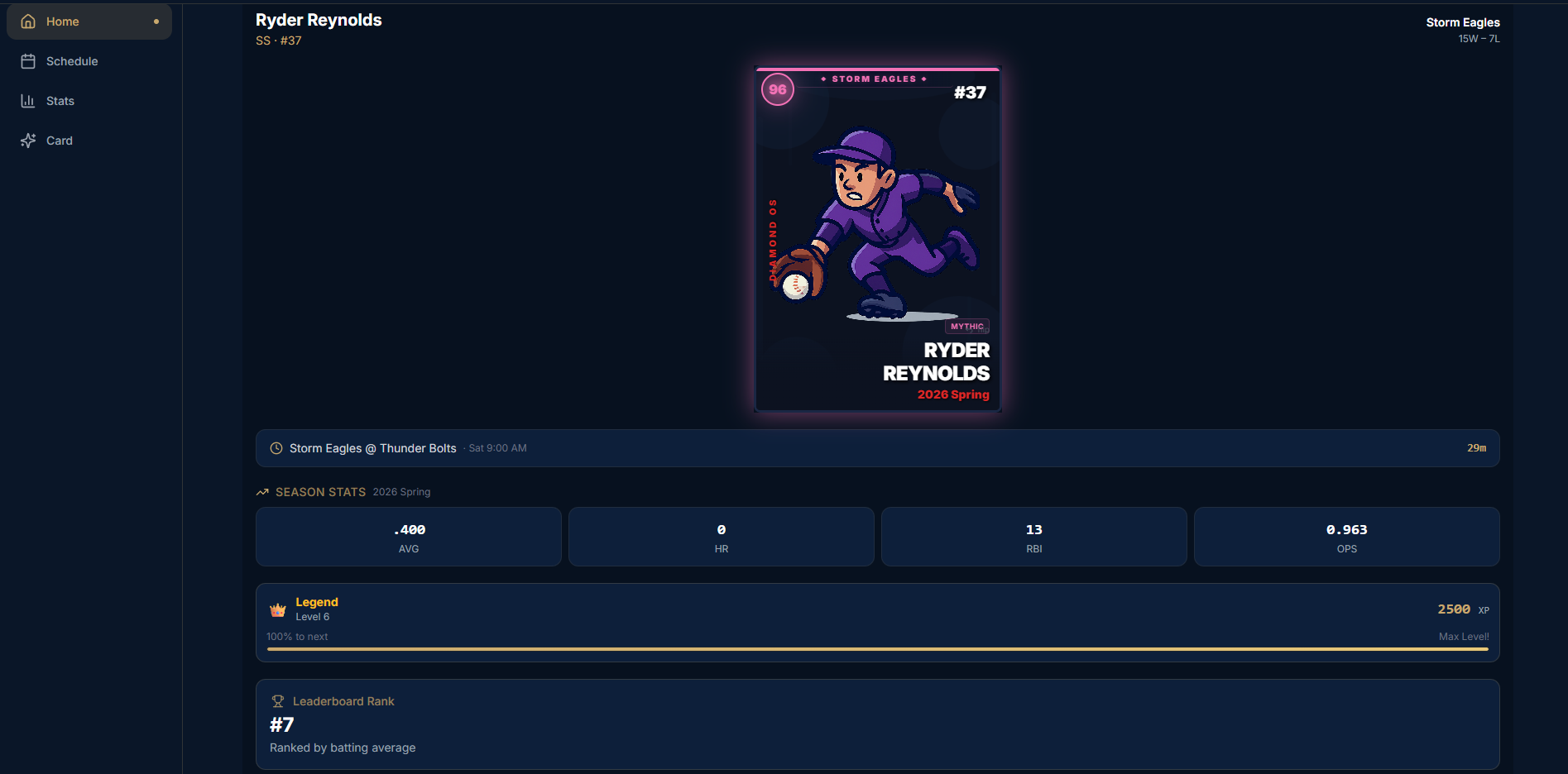
Task: Click the Ryder Reynolds page title
Action: click(x=319, y=19)
